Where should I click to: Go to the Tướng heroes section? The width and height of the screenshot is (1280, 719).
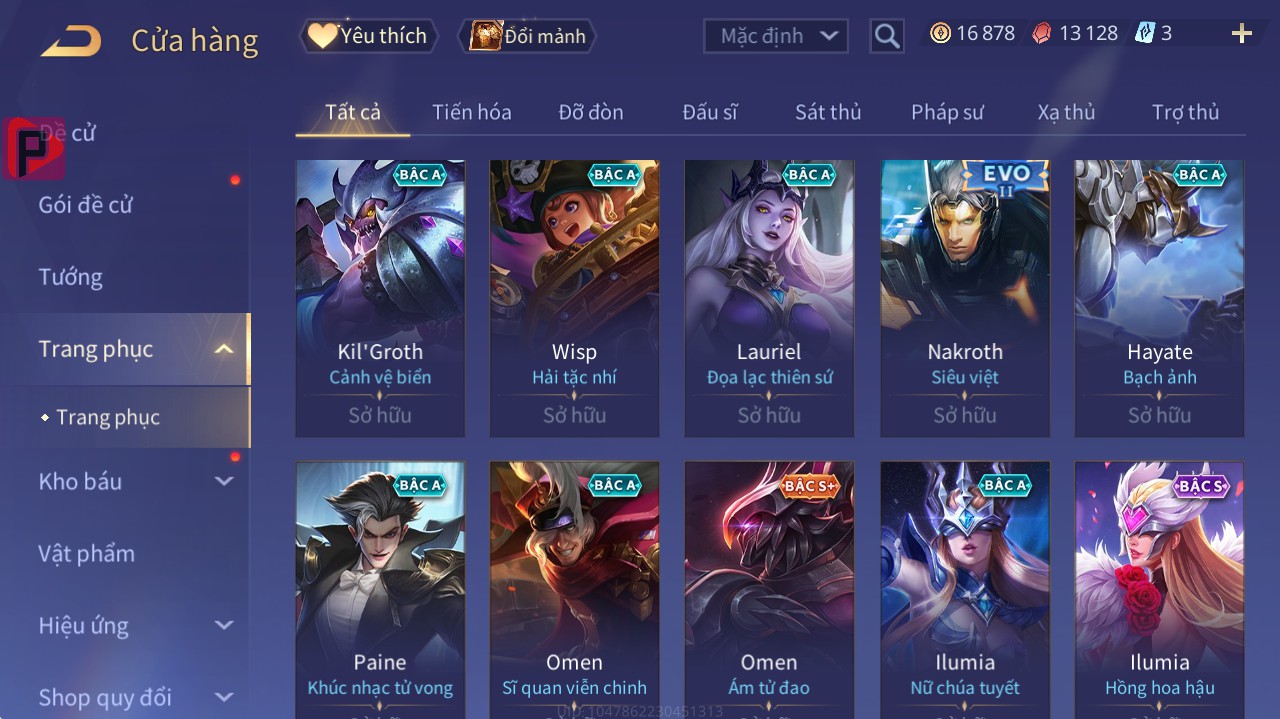(x=70, y=277)
